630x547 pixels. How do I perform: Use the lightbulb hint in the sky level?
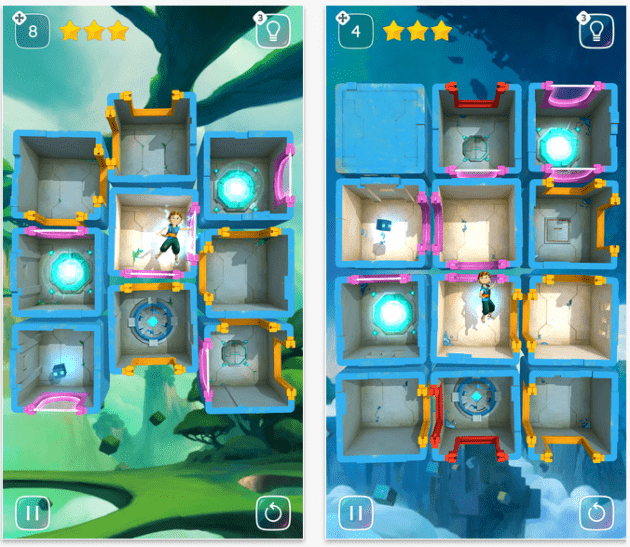[x=596, y=31]
